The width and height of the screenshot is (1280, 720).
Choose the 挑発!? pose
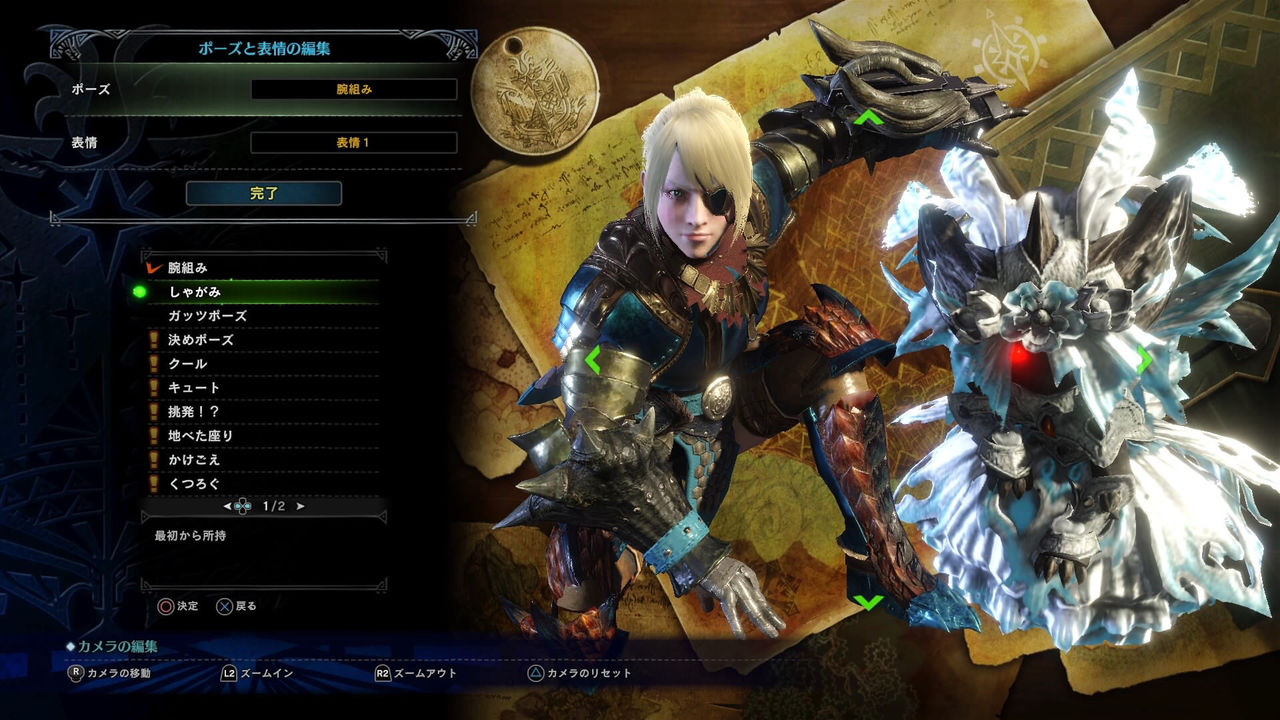pyautogui.click(x=262, y=412)
